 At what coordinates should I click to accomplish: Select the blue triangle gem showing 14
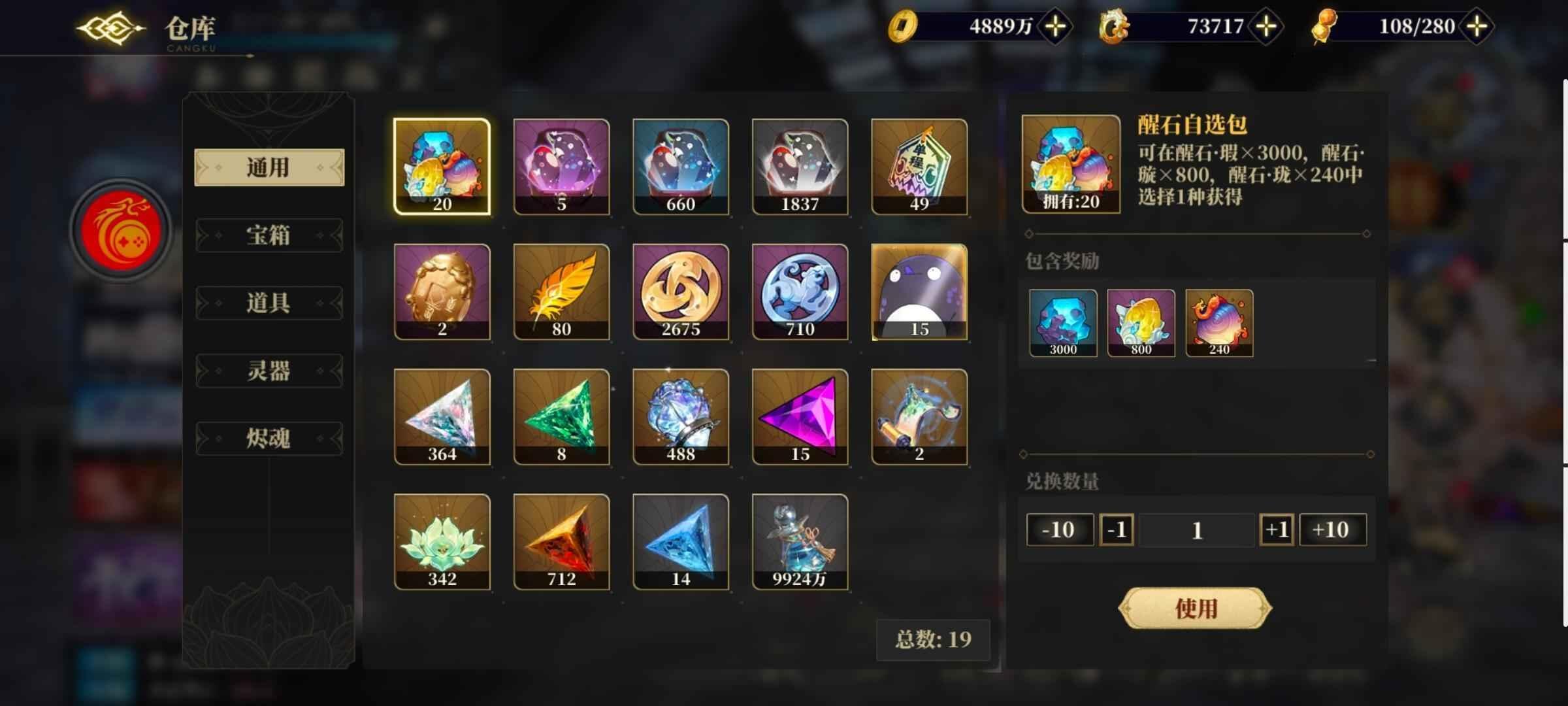pos(681,543)
